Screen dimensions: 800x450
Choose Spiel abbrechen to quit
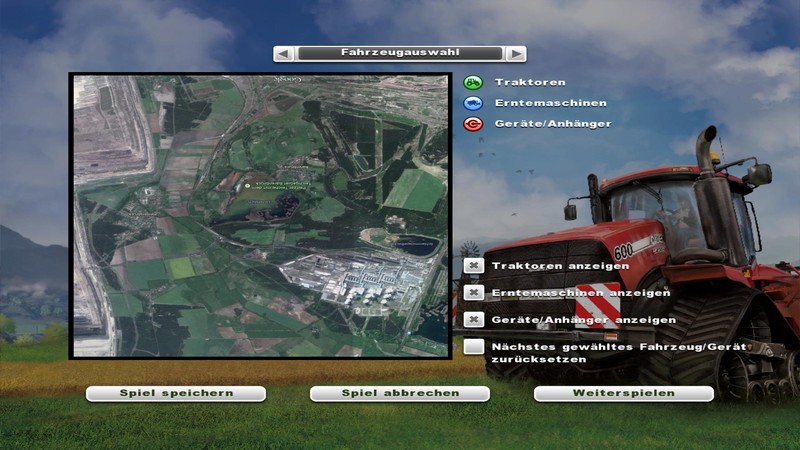(400, 393)
